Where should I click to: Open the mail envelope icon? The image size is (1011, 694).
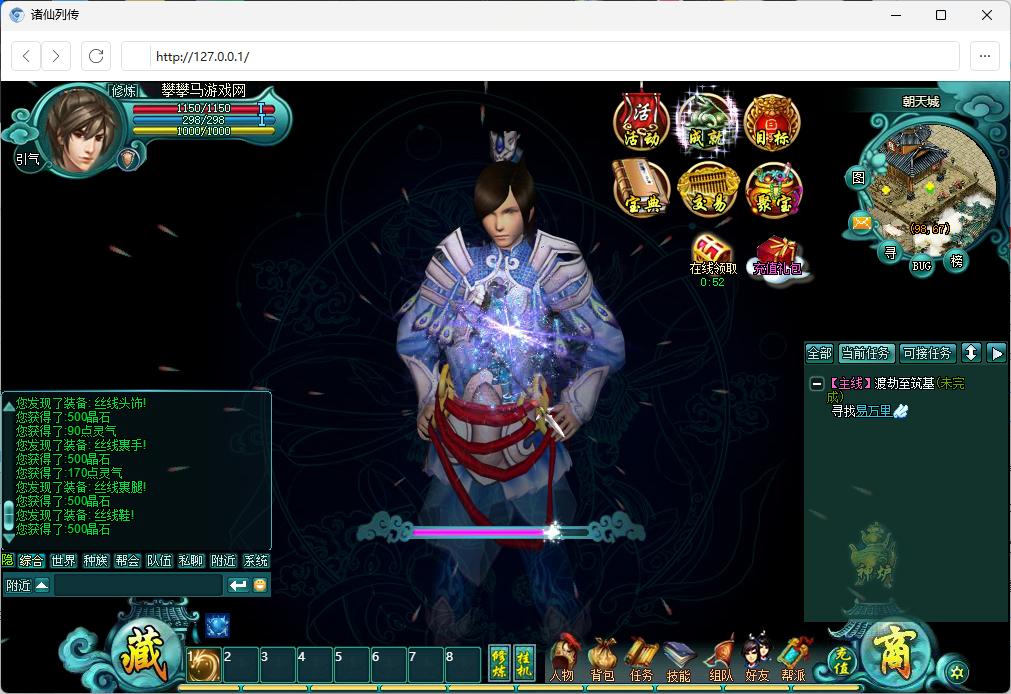pos(860,222)
